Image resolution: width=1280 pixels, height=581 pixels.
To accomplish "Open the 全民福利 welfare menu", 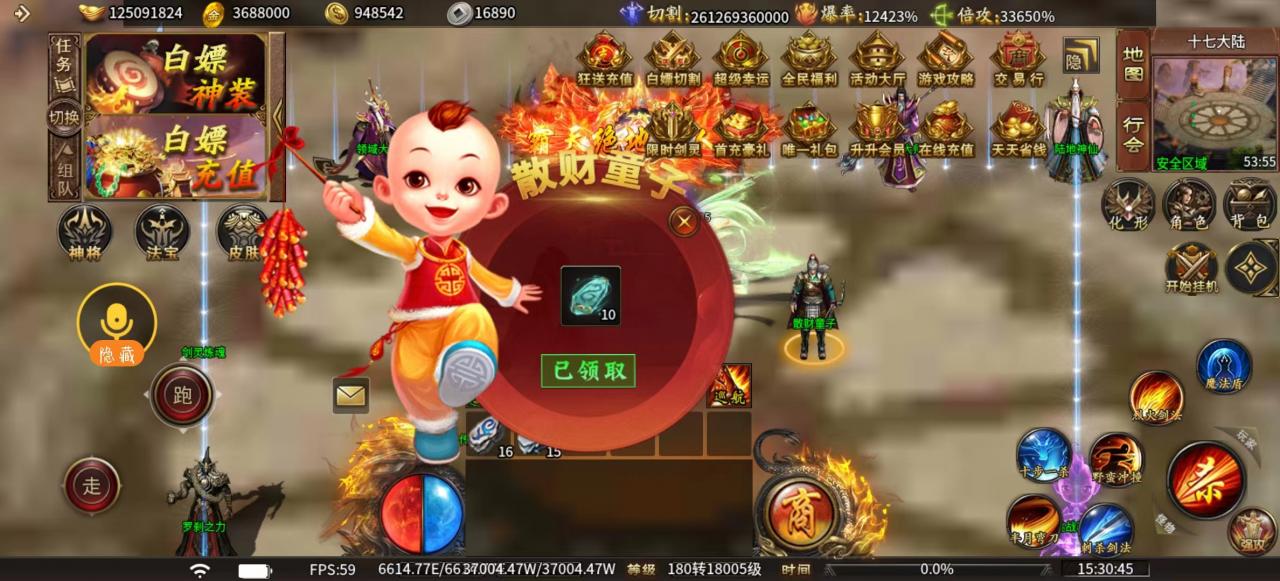I will 808,58.
